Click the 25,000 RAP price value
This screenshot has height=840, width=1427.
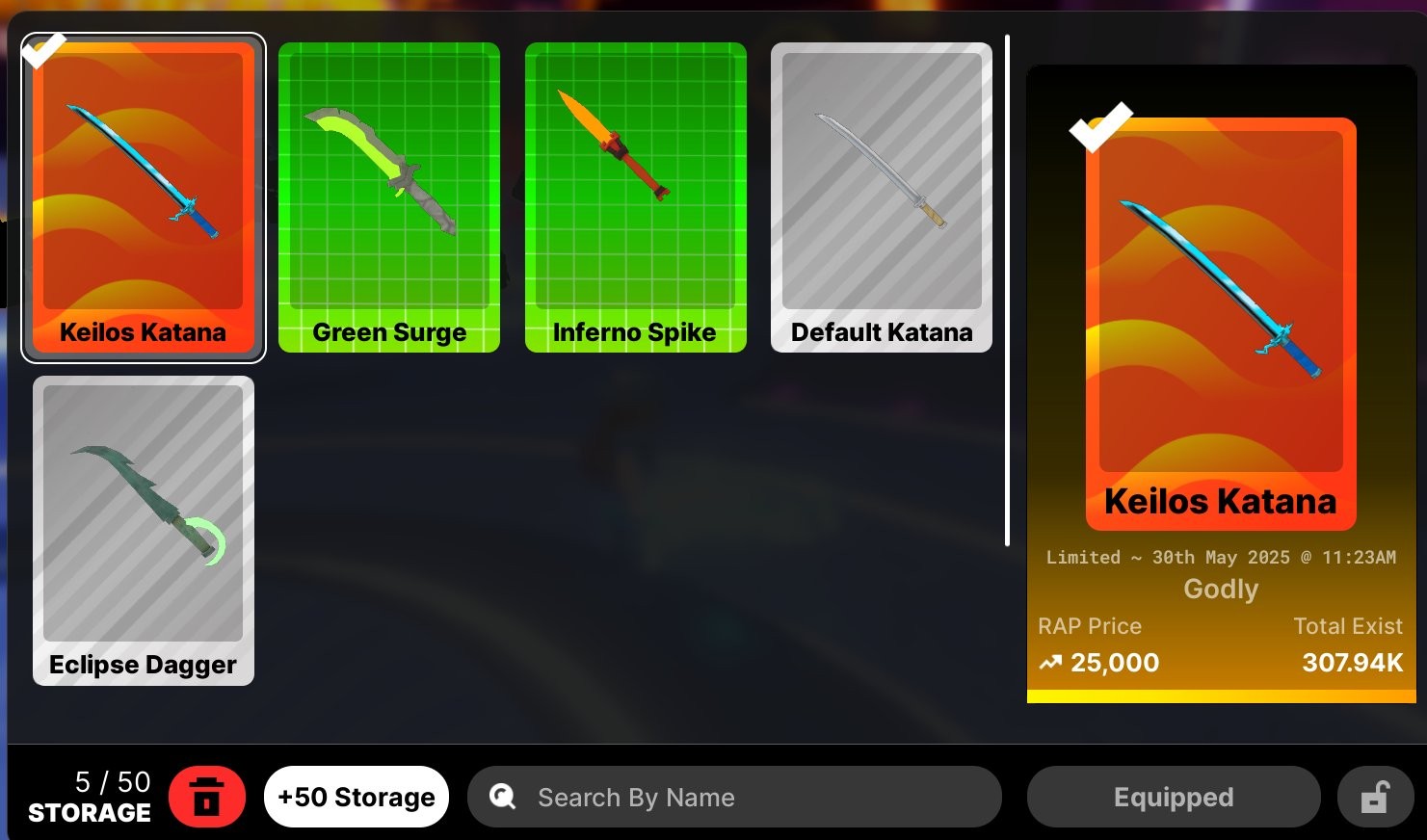tap(1116, 662)
